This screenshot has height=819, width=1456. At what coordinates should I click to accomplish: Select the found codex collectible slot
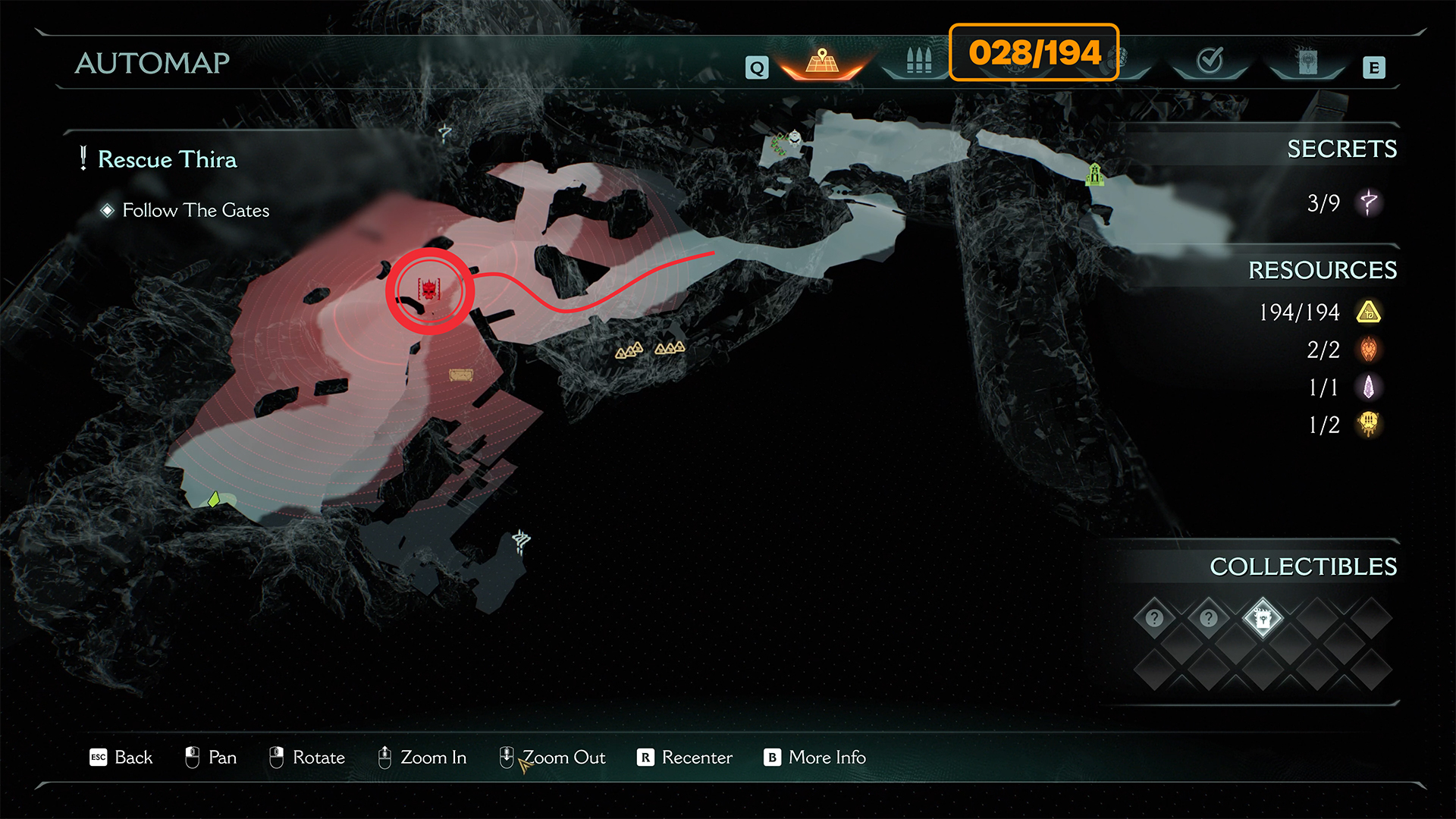point(1263,619)
